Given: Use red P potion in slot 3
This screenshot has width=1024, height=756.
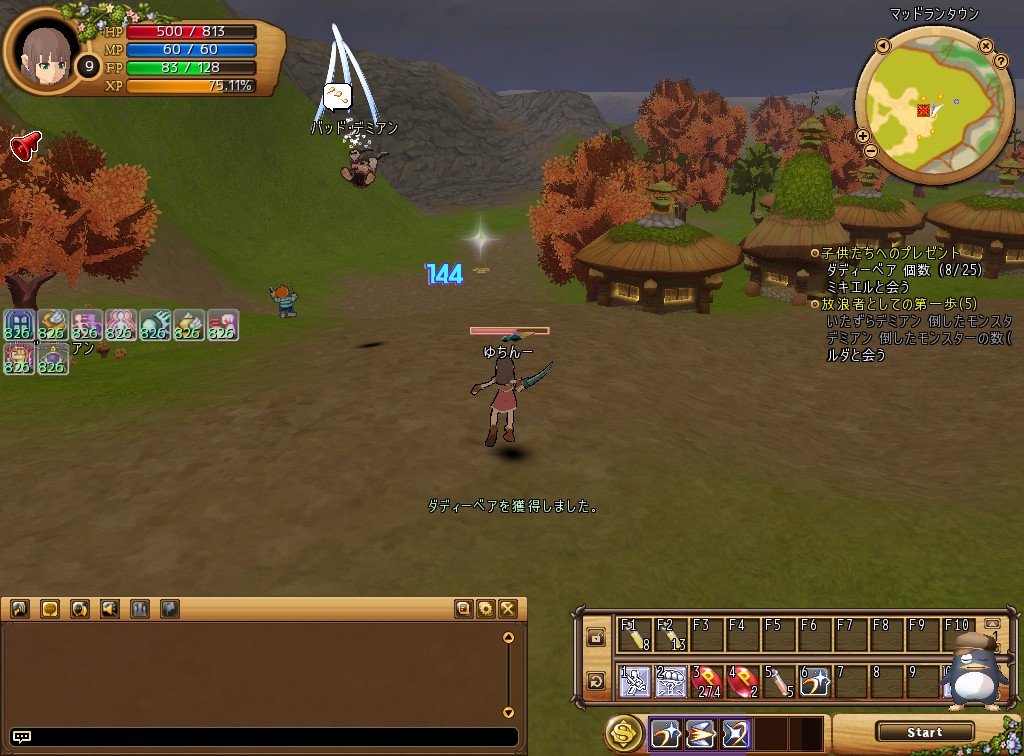Looking at the screenshot, I should pyautogui.click(x=706, y=682).
